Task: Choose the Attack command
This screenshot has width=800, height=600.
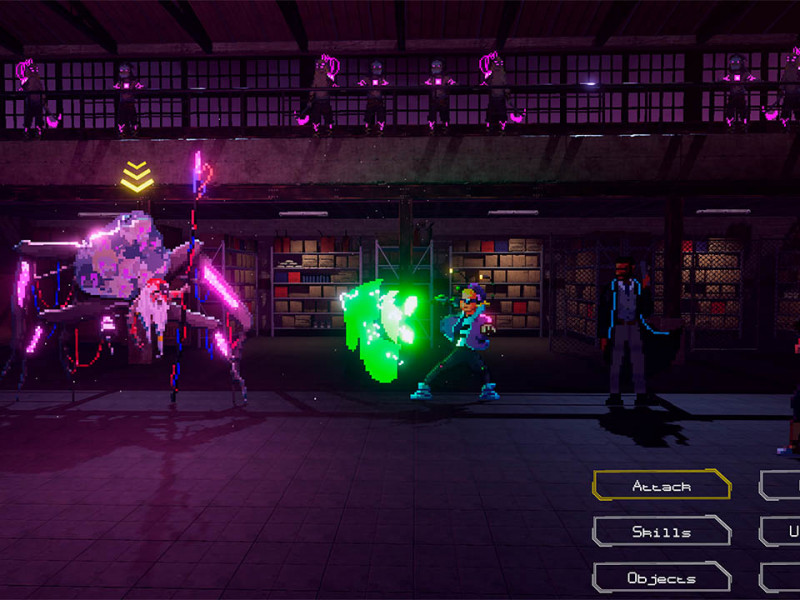Action: [x=661, y=486]
